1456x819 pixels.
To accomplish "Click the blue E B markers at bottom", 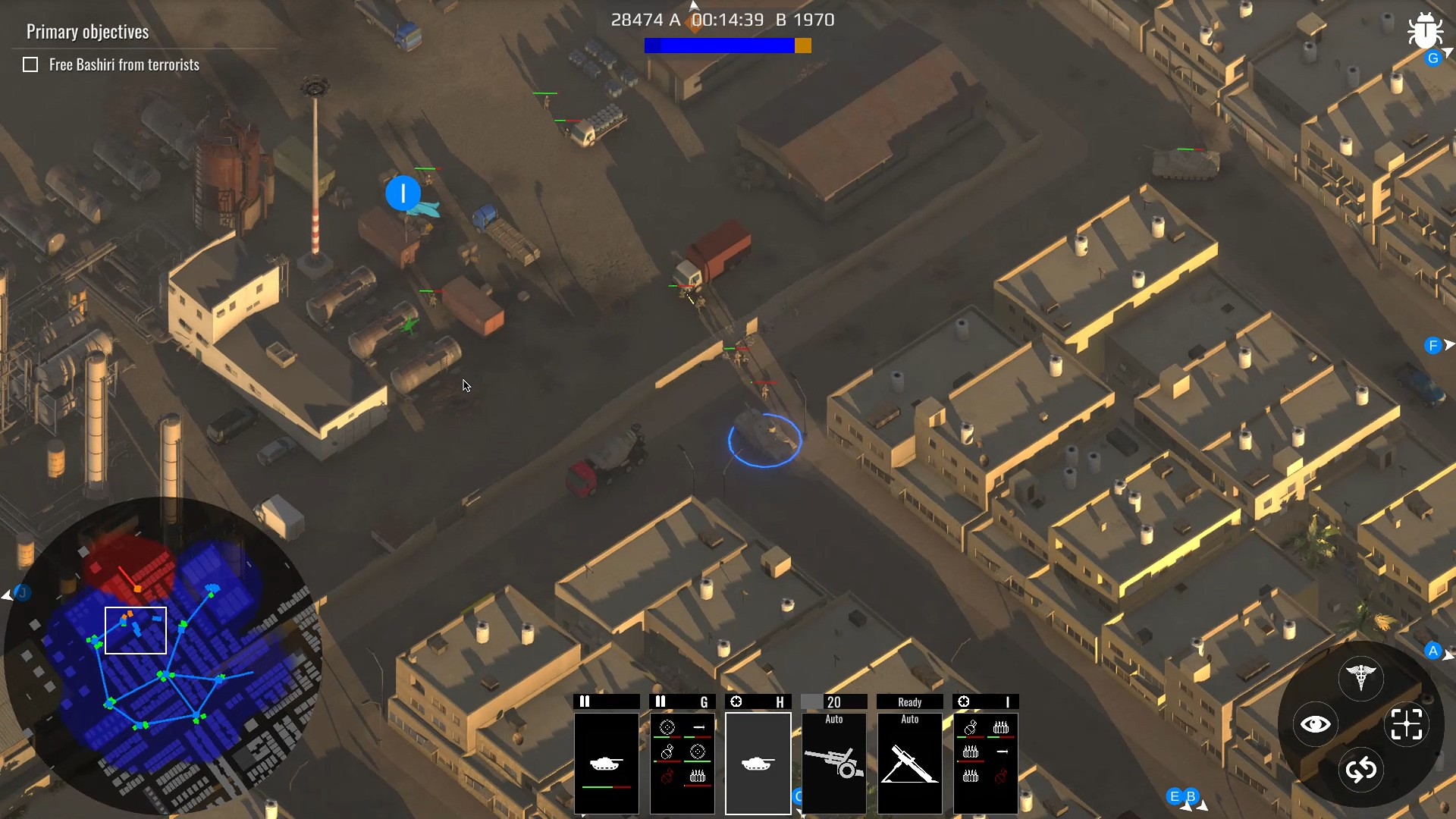I will pos(1183,798).
